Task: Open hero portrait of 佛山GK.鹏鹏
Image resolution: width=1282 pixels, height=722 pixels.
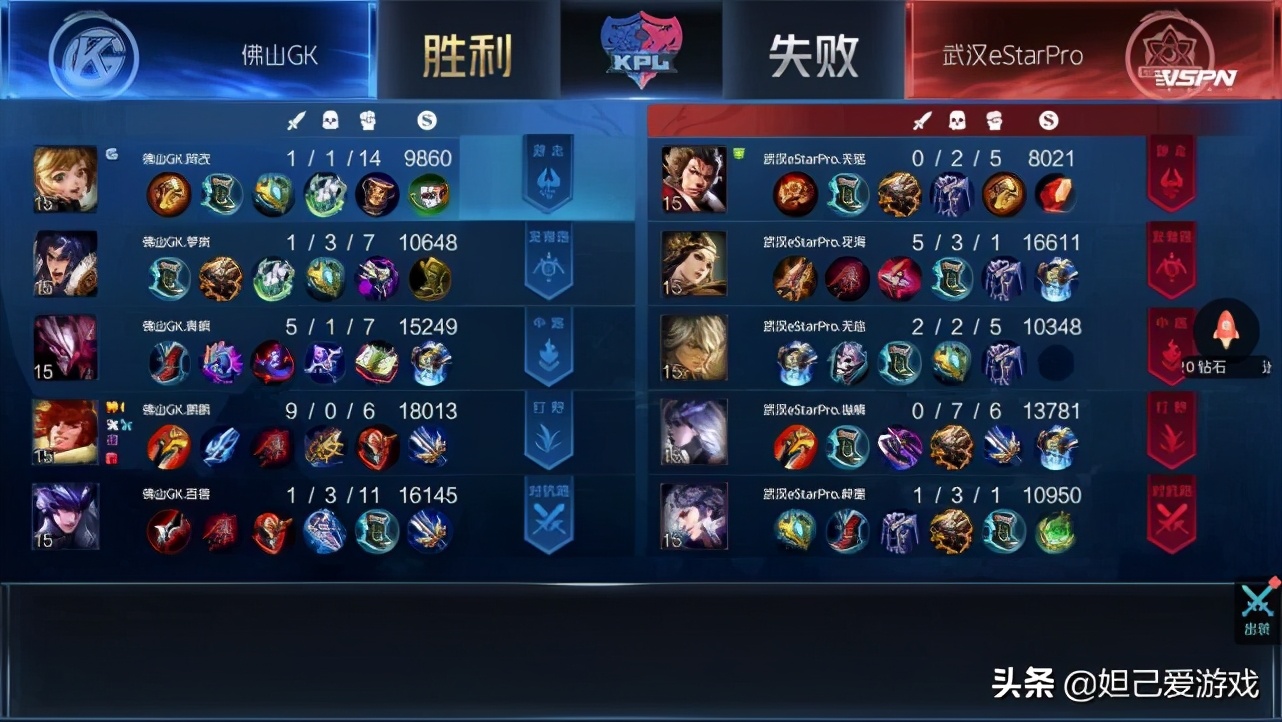Action: pyautogui.click(x=65, y=432)
